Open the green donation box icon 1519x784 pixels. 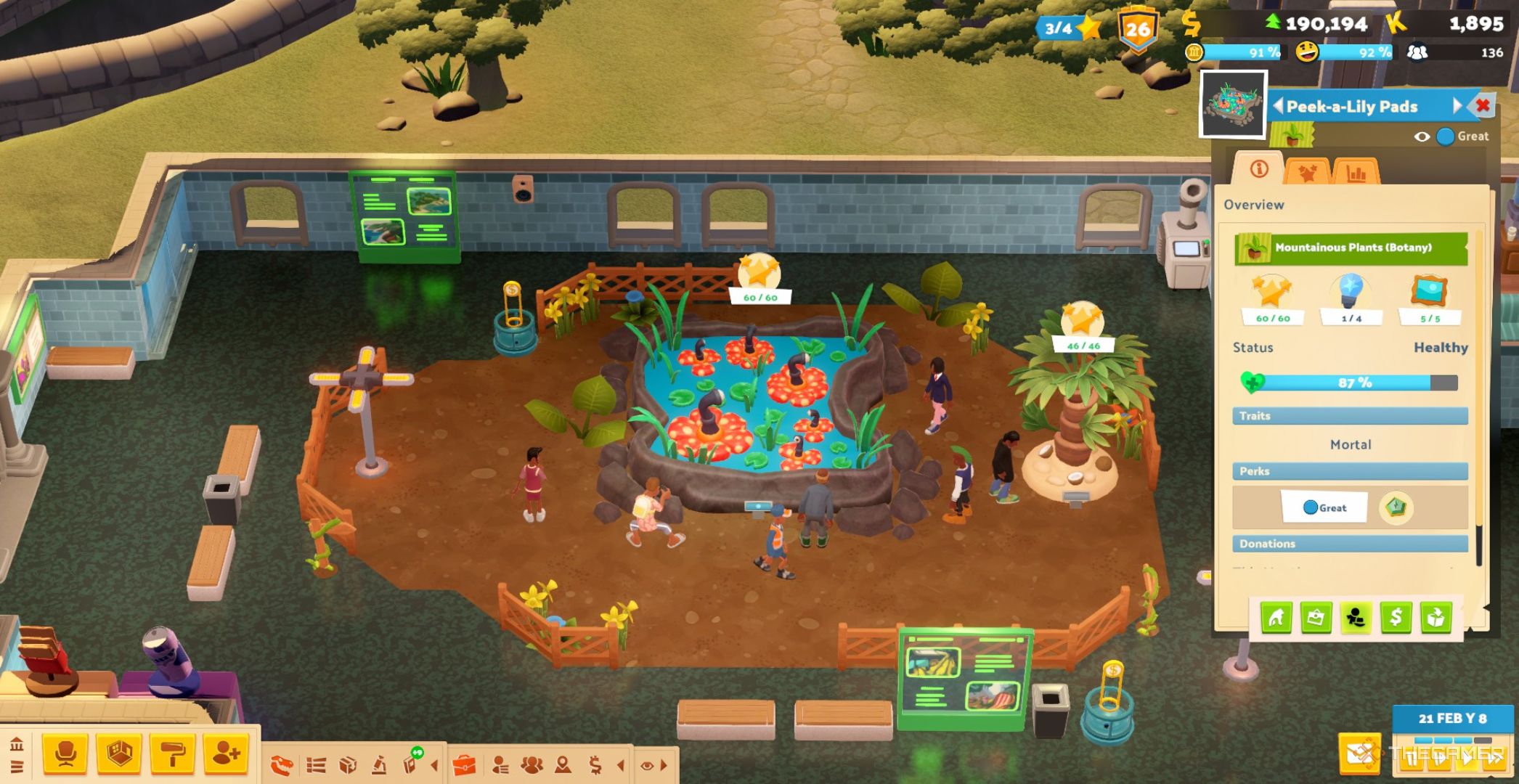point(1435,618)
